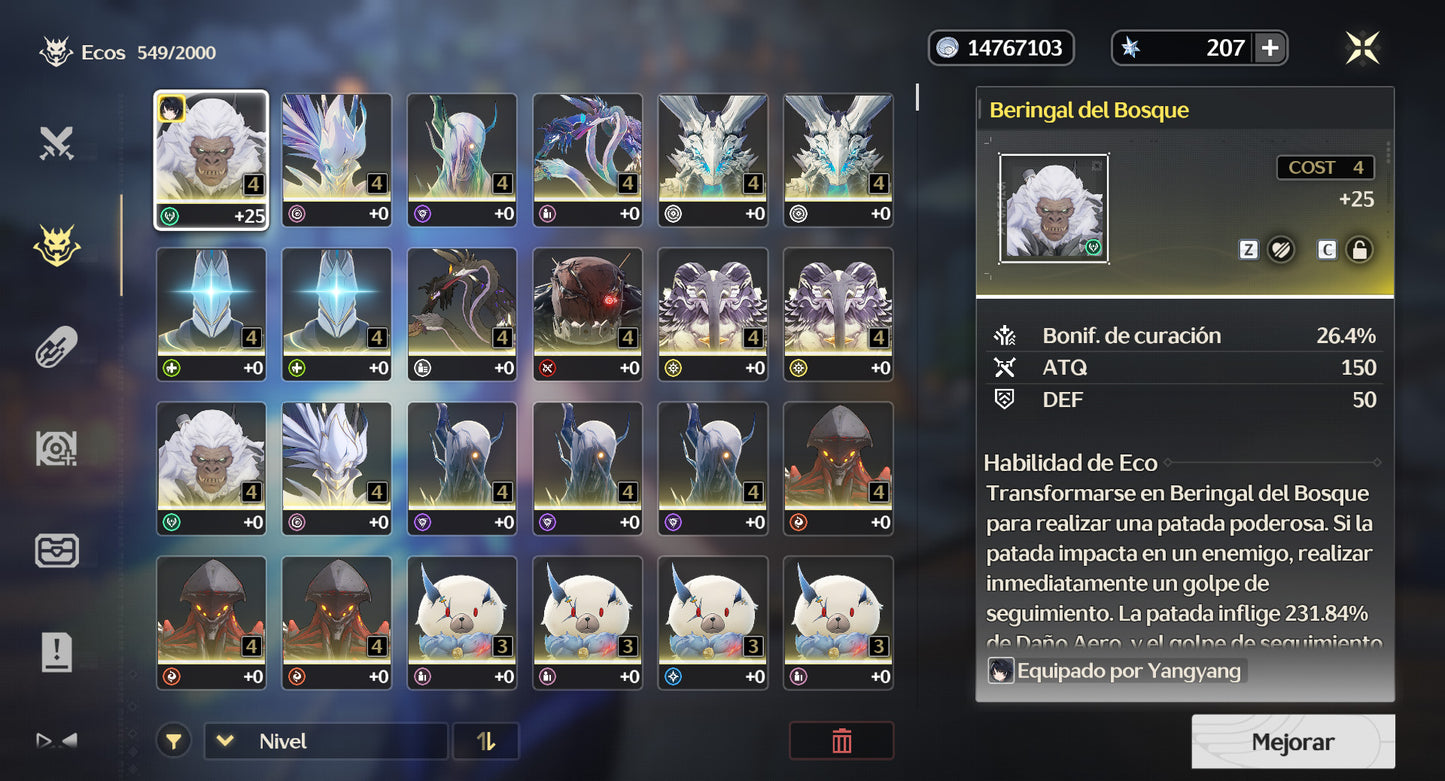Select the brown stitched-helmet echo with red eye

[x=587, y=314]
